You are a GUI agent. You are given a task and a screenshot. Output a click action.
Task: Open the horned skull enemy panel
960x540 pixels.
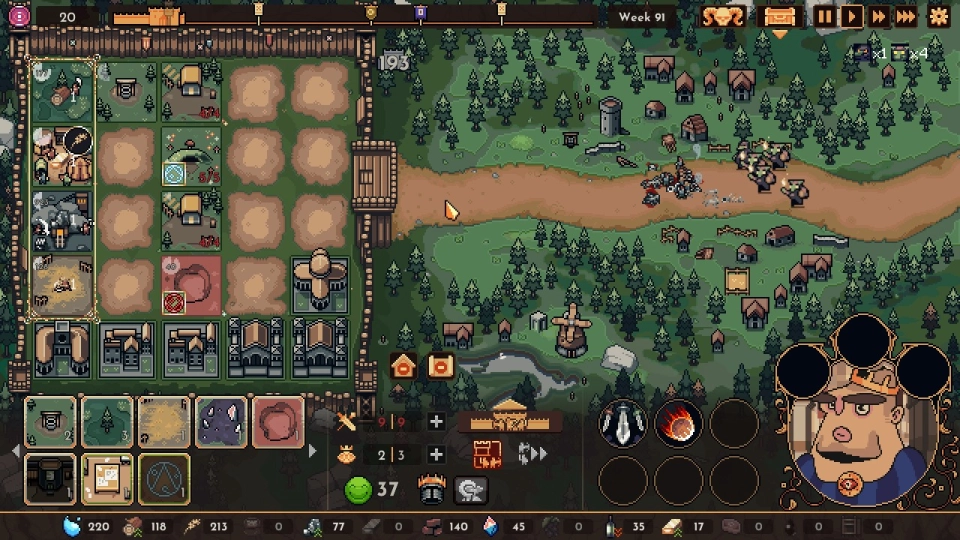point(722,16)
